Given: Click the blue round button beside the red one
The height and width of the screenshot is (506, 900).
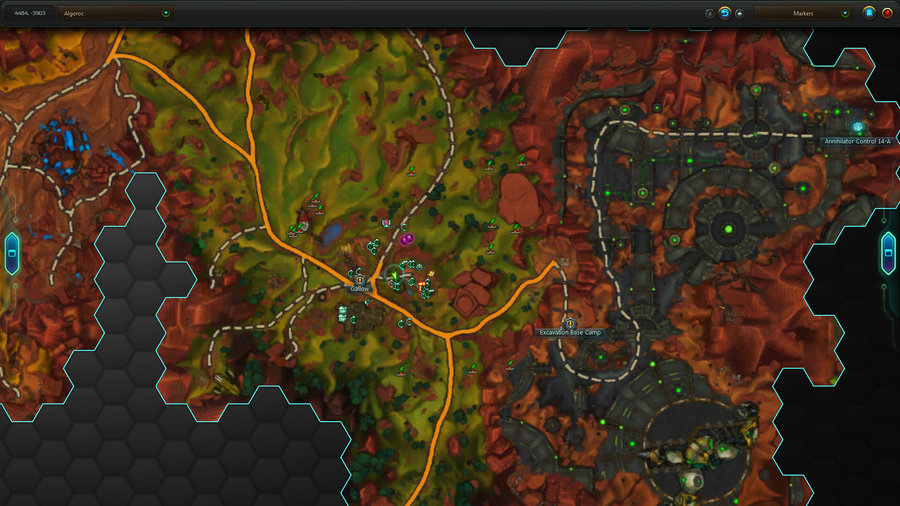Looking at the screenshot, I should (x=869, y=14).
